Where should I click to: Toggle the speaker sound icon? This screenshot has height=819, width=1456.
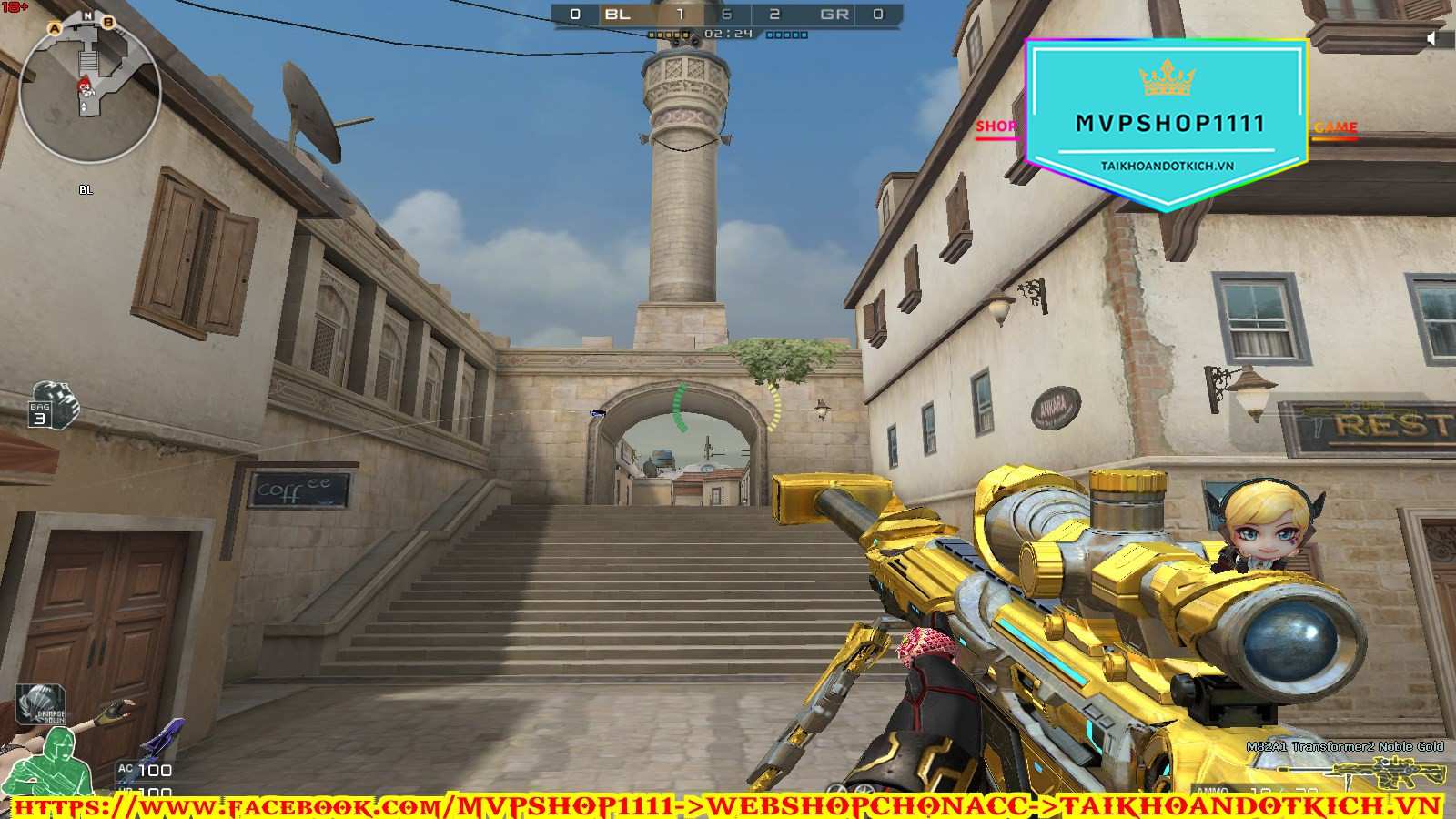pos(1432,38)
